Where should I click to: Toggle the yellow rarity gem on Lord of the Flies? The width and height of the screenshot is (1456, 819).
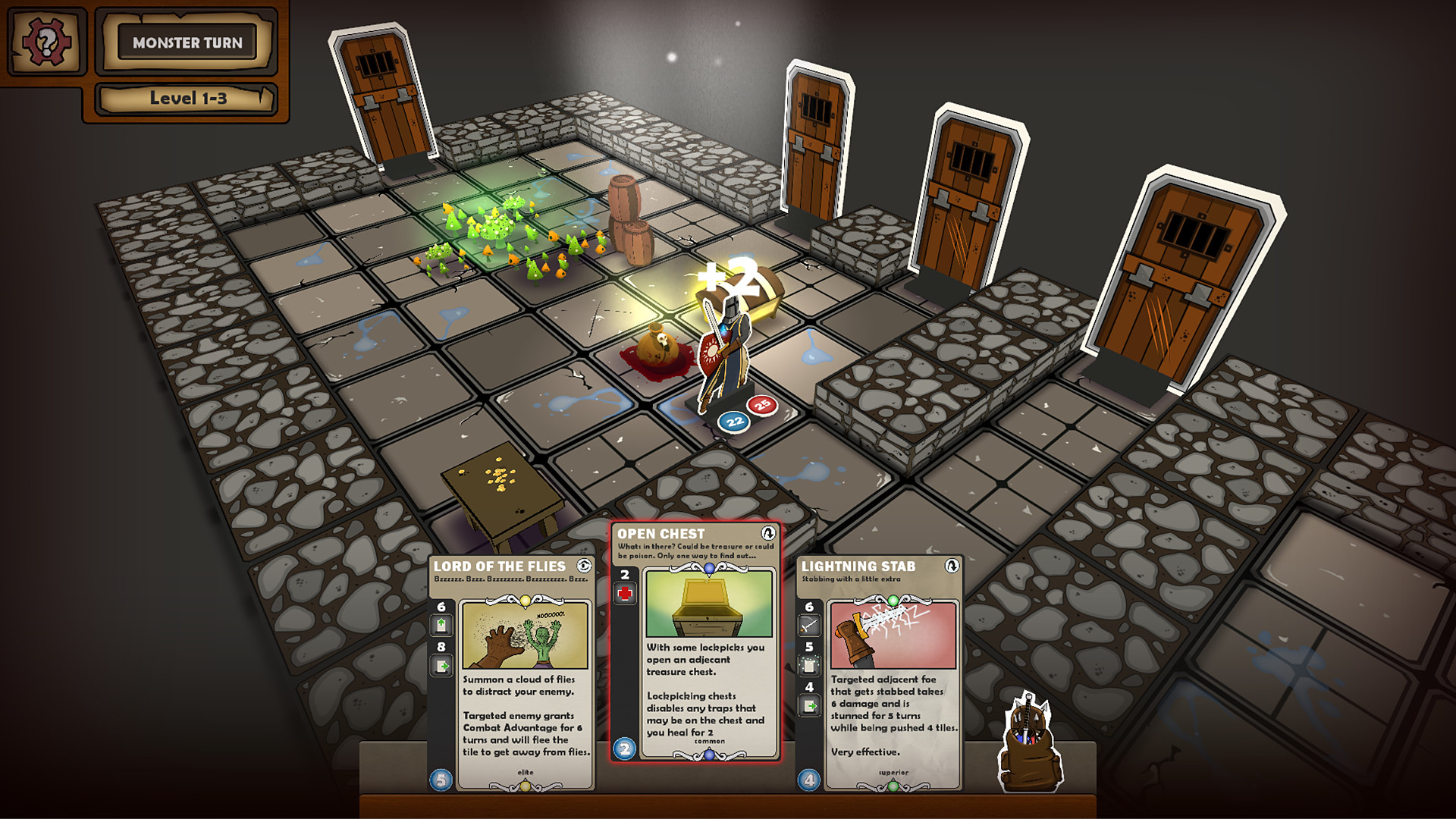[x=526, y=600]
